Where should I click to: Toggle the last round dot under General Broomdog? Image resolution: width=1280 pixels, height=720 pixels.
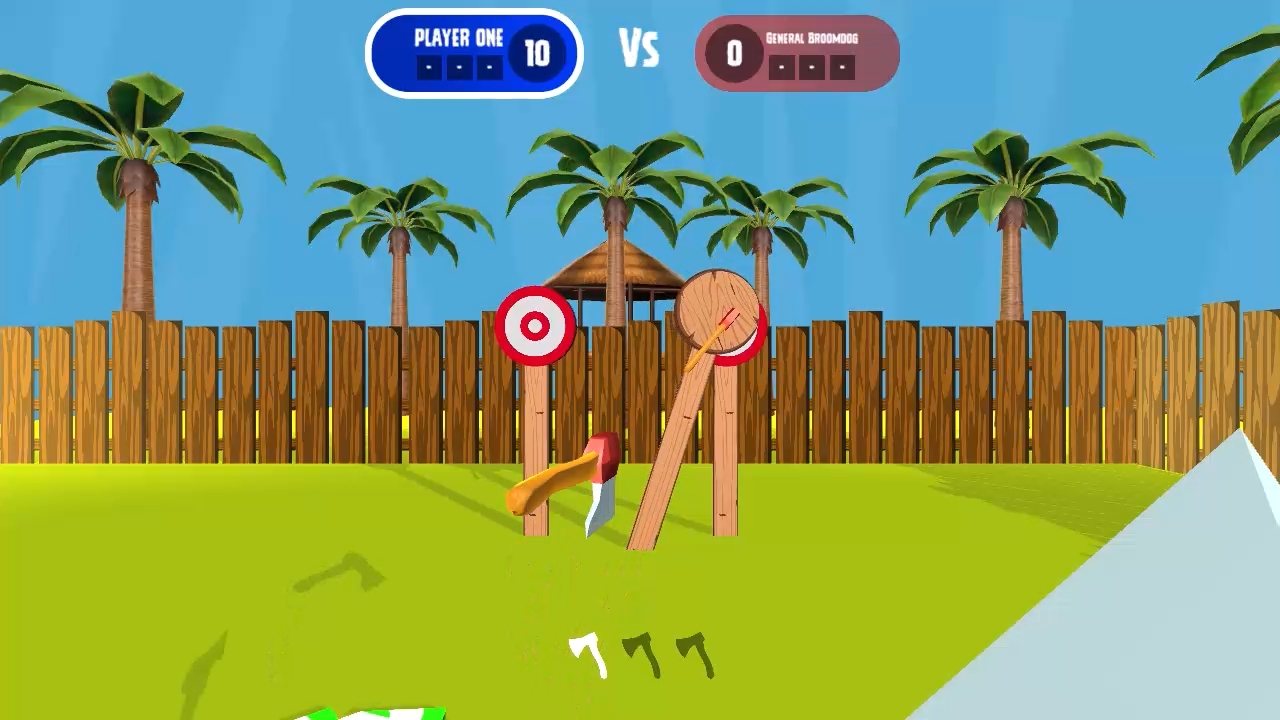tap(841, 67)
